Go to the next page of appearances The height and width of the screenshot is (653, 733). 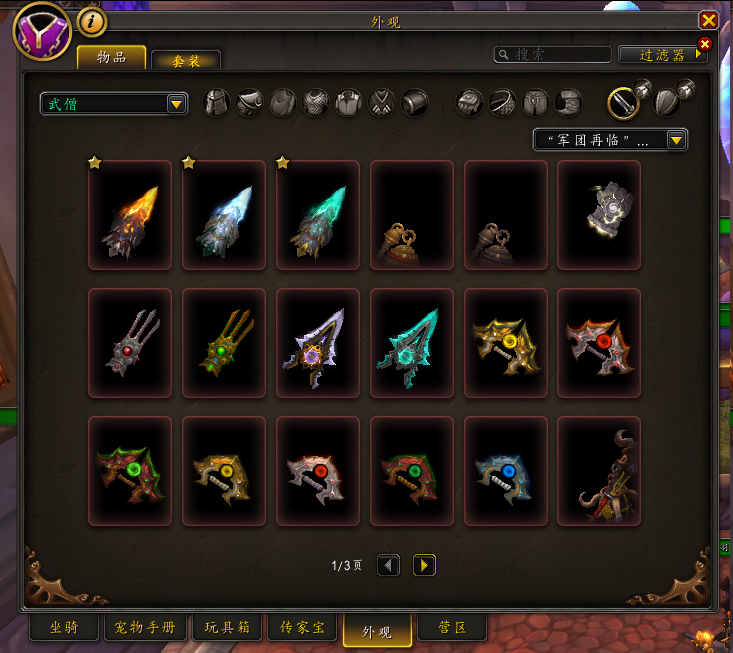[x=424, y=566]
